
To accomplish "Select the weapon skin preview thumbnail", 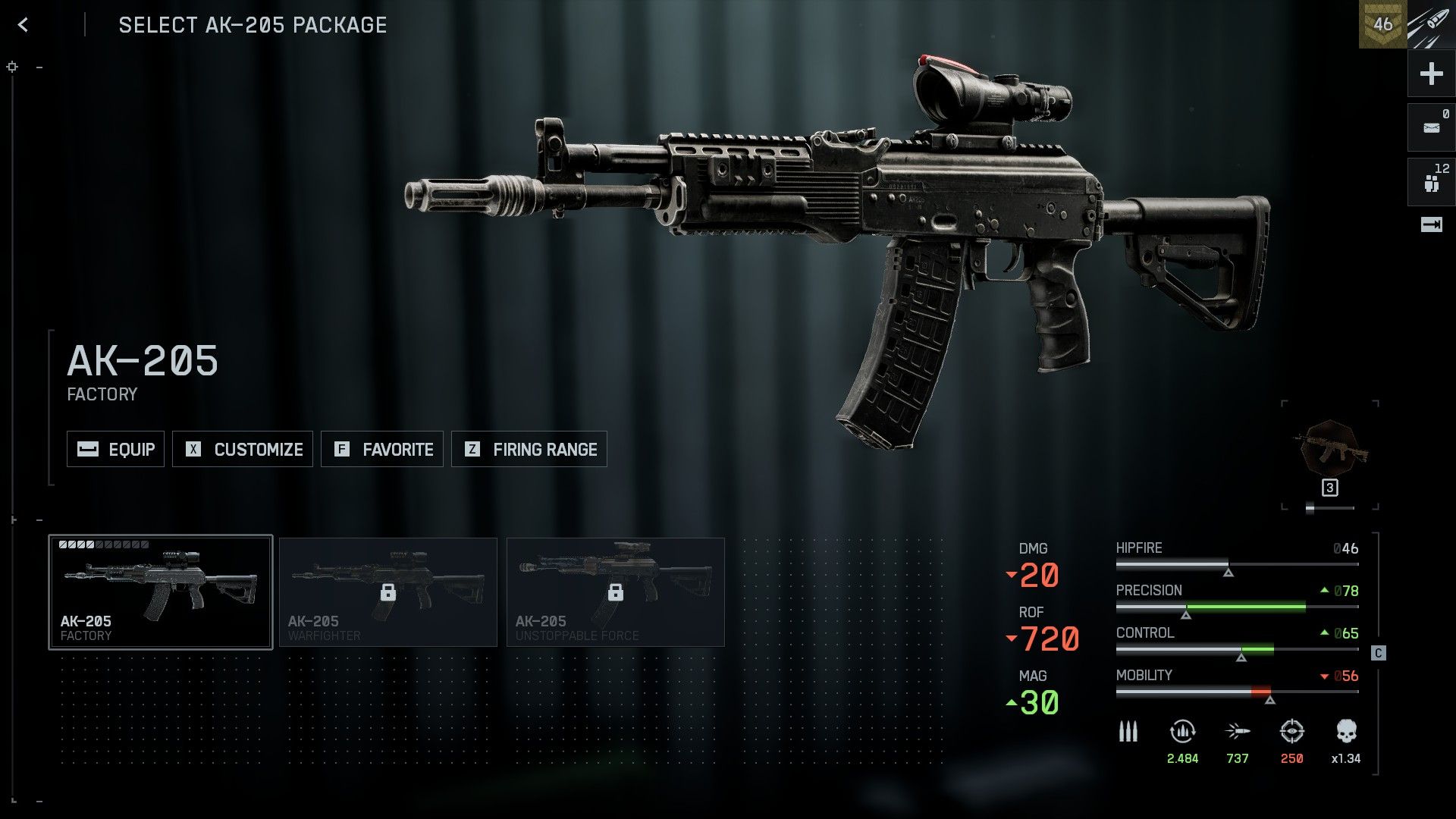I will 1330,451.
